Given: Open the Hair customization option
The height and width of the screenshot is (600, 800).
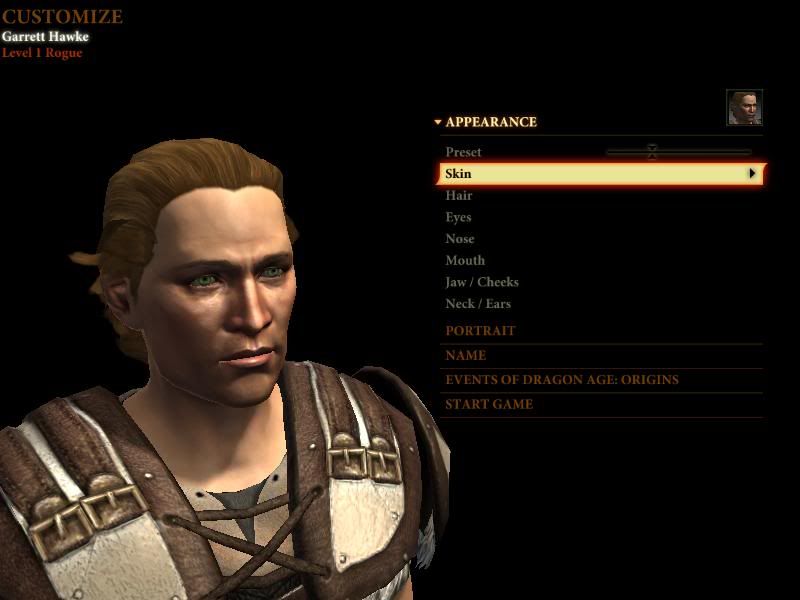Looking at the screenshot, I should (x=459, y=196).
